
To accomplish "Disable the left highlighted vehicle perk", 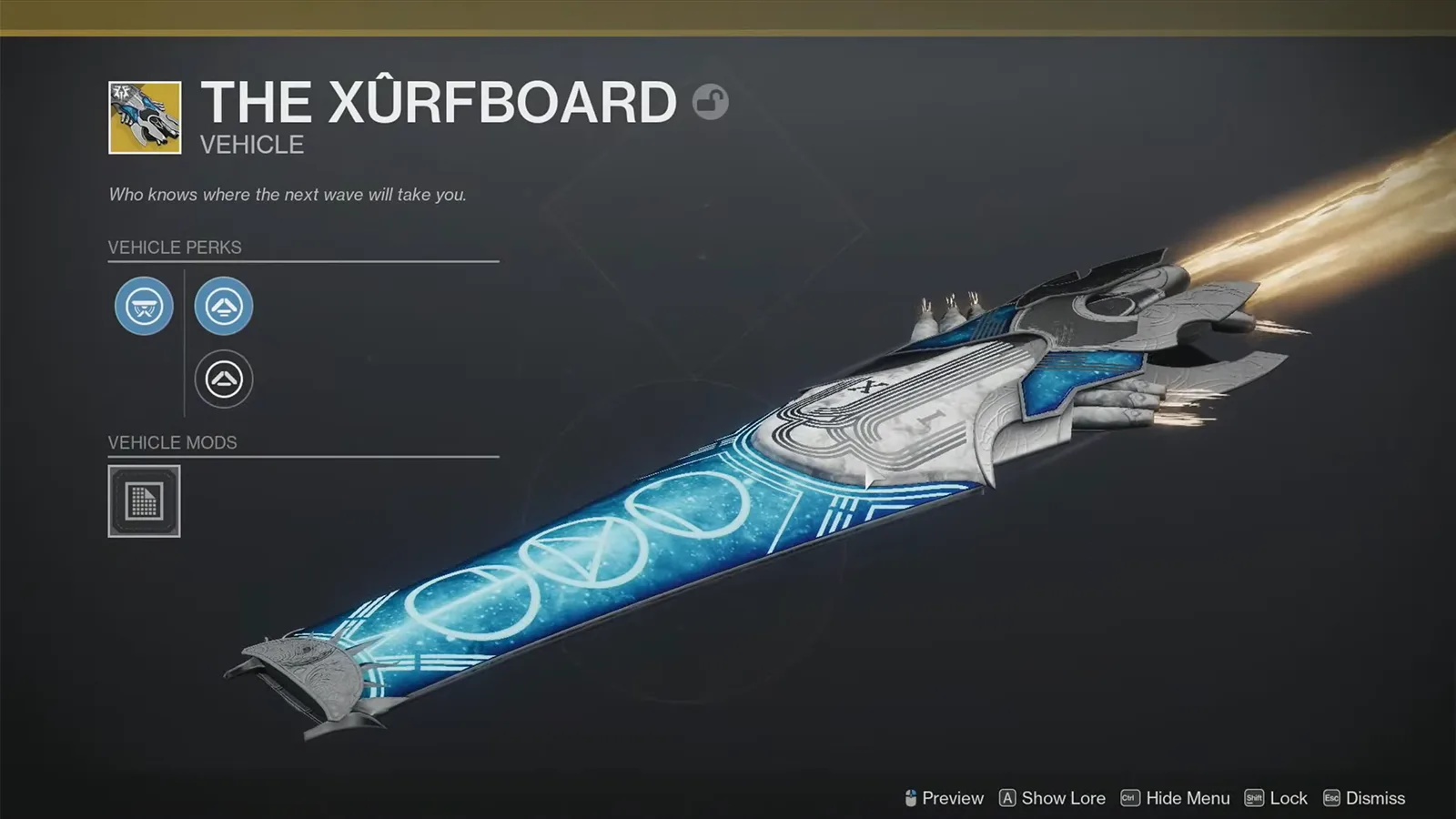I will click(x=143, y=307).
